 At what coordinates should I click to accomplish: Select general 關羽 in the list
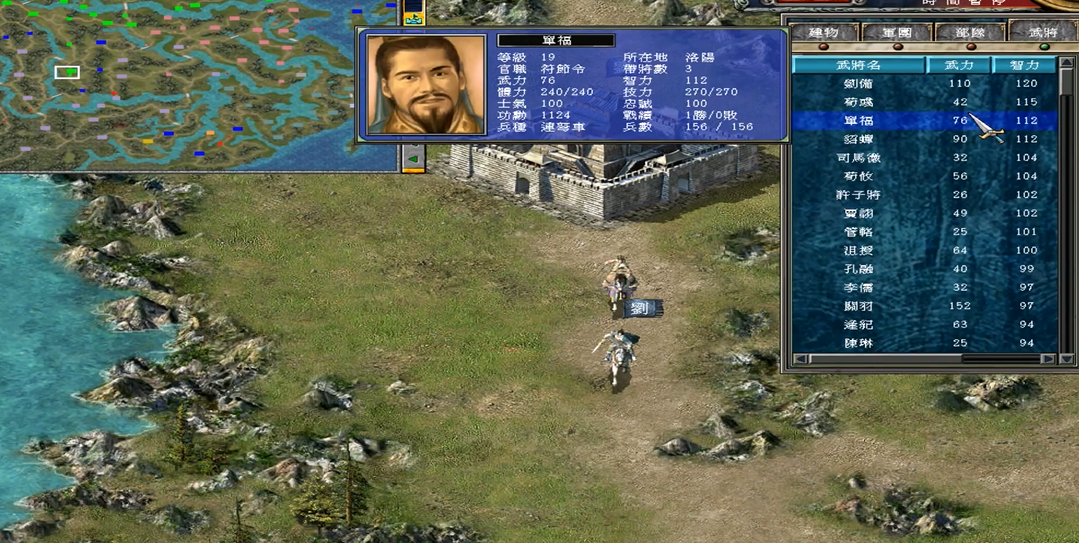click(x=859, y=306)
